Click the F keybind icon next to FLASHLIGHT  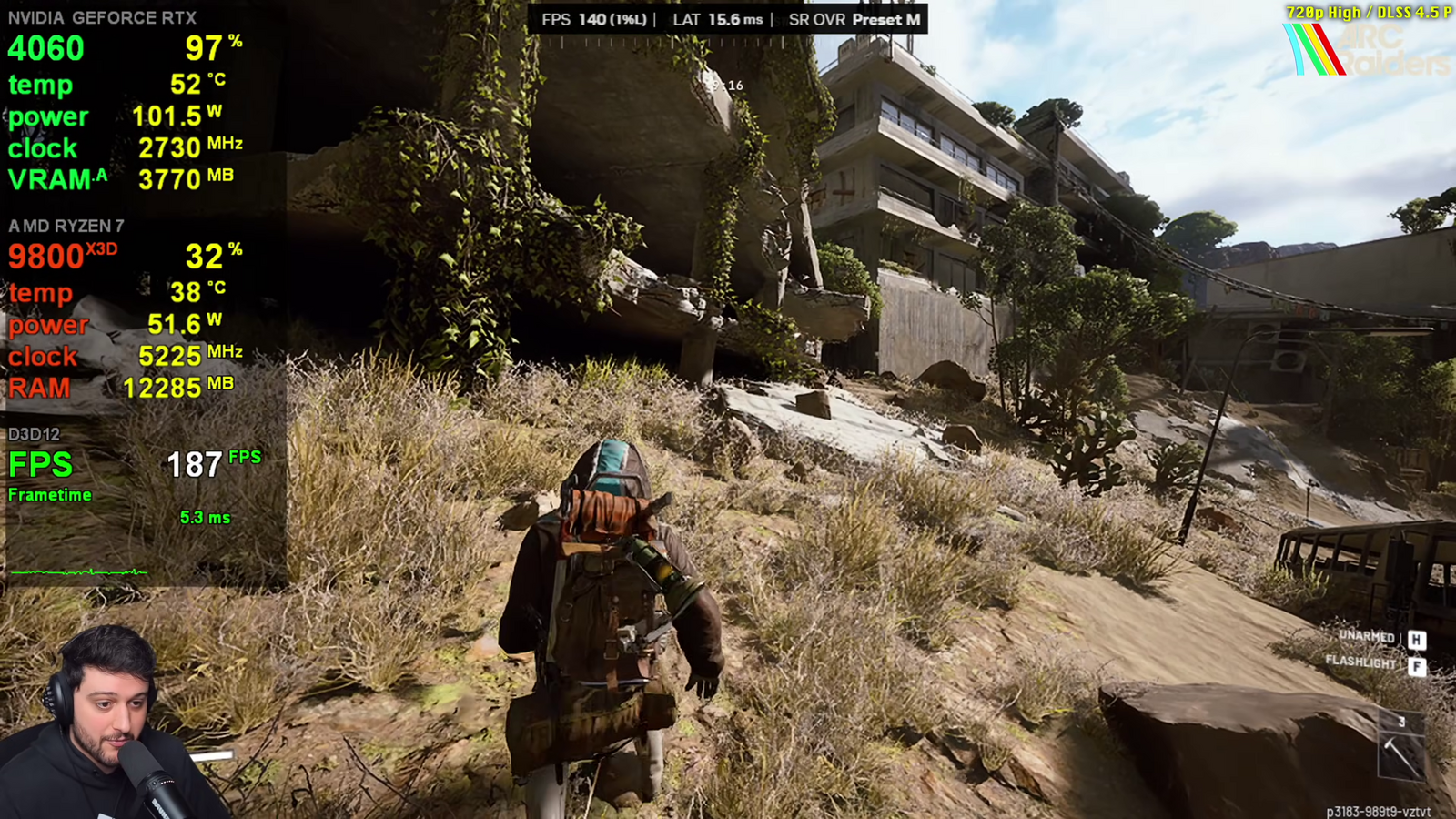pyautogui.click(x=1416, y=667)
